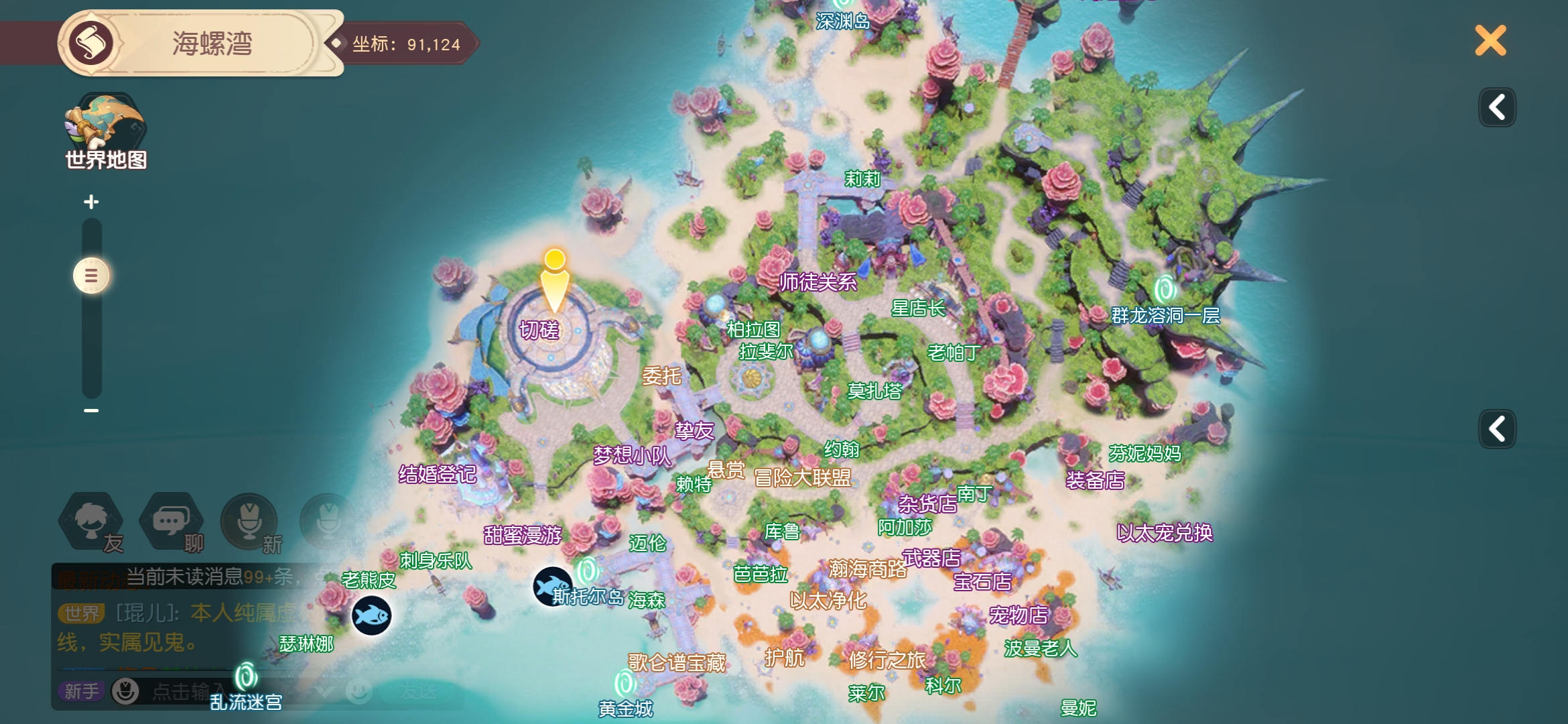This screenshot has width=1568, height=724.
Task: Click the zoom slider's round handle
Action: 91,276
